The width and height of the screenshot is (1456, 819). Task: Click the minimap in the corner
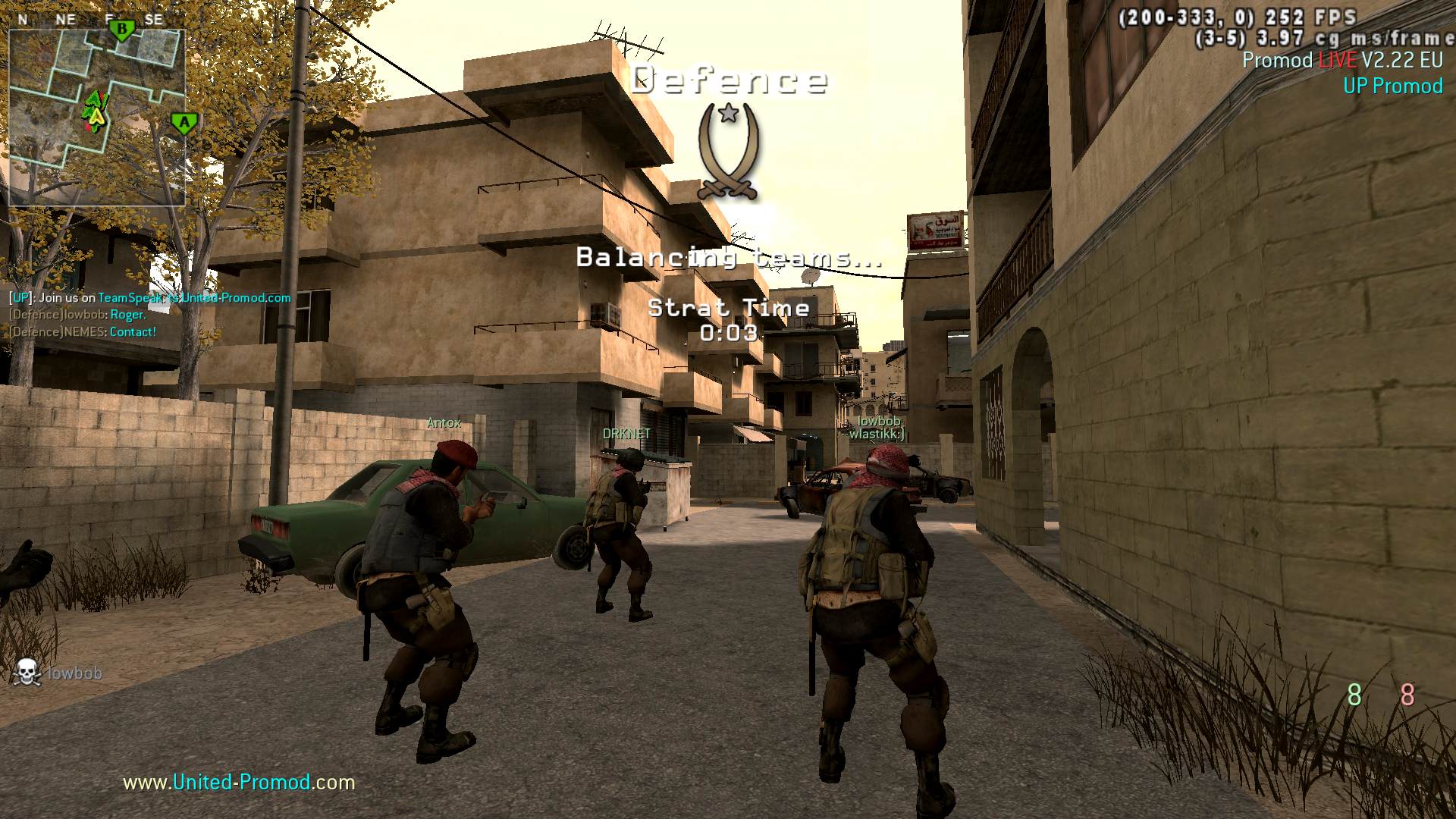pyautogui.click(x=96, y=118)
